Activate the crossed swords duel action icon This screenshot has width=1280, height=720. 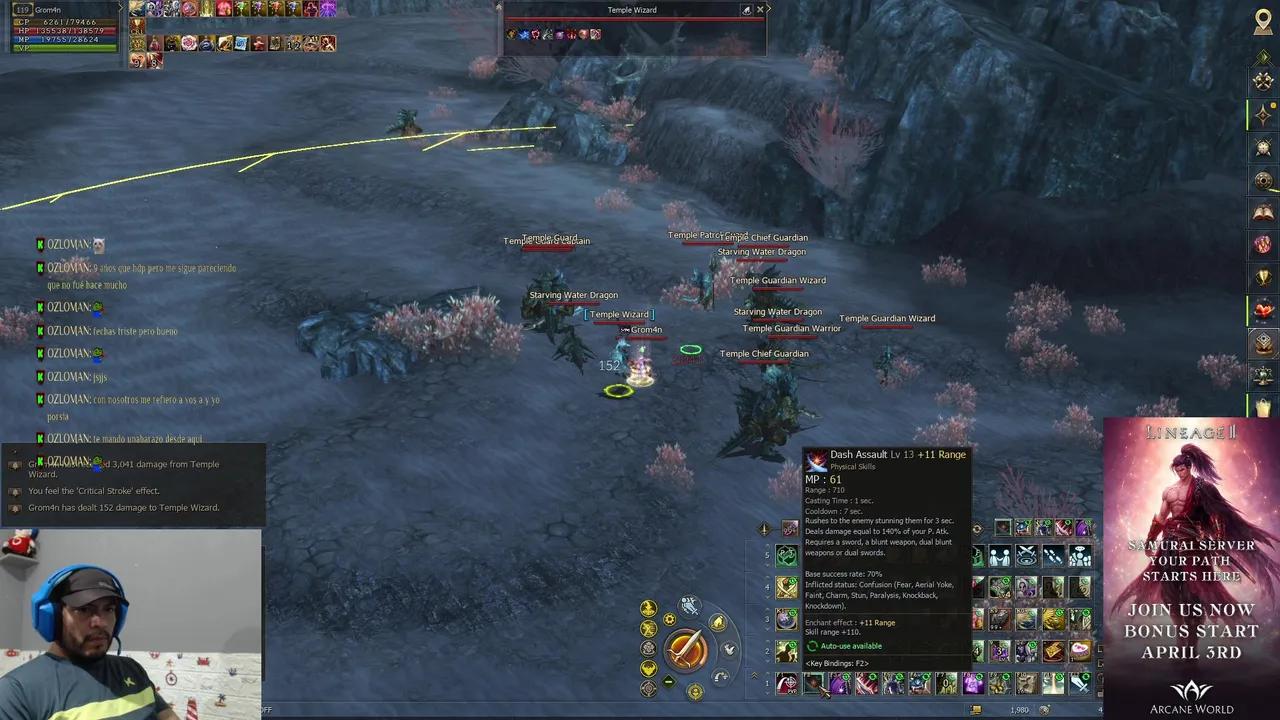pos(1026,556)
